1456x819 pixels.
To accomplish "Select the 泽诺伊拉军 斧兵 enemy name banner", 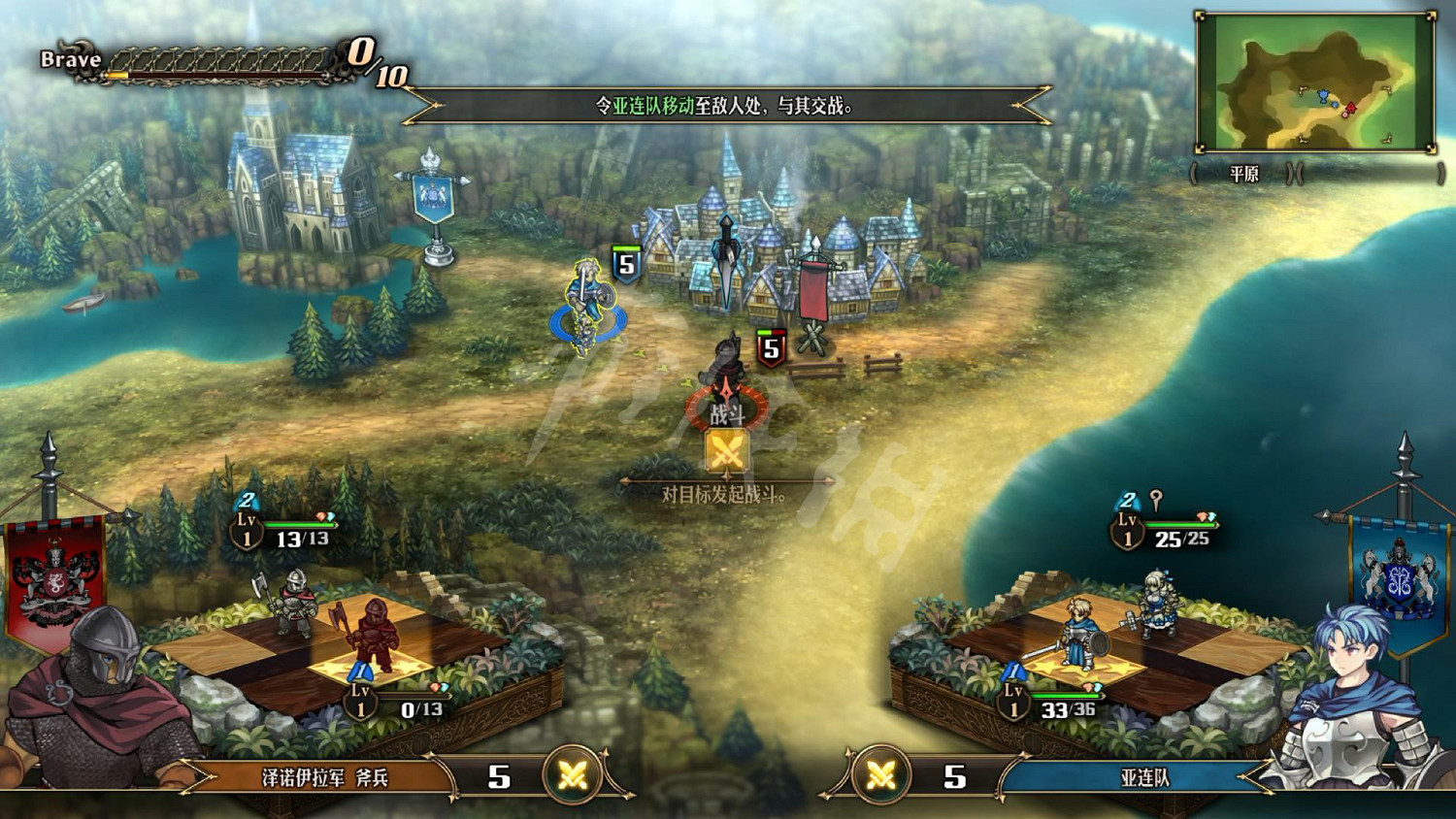I will (325, 777).
